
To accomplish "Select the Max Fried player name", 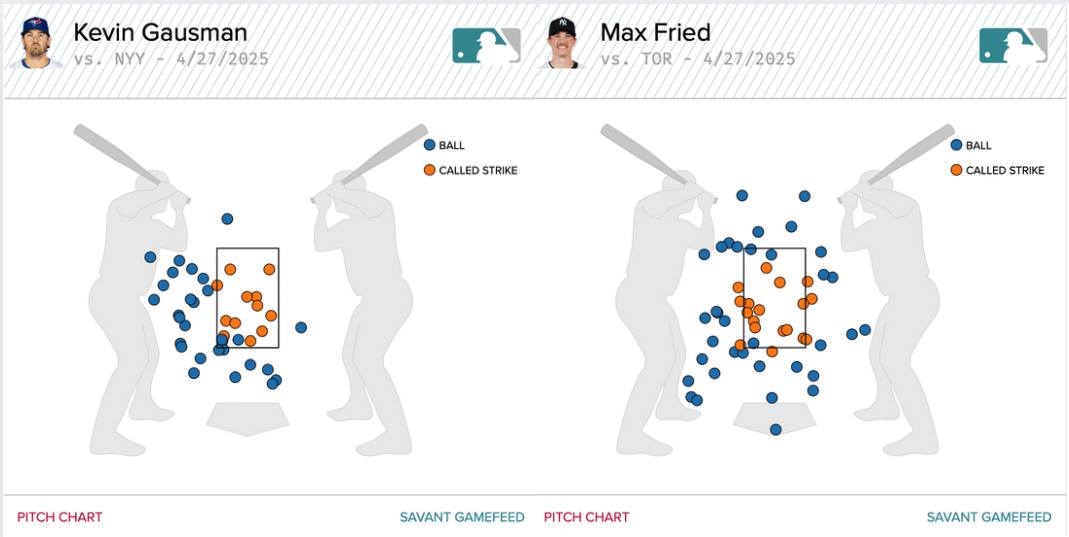I will coord(655,32).
